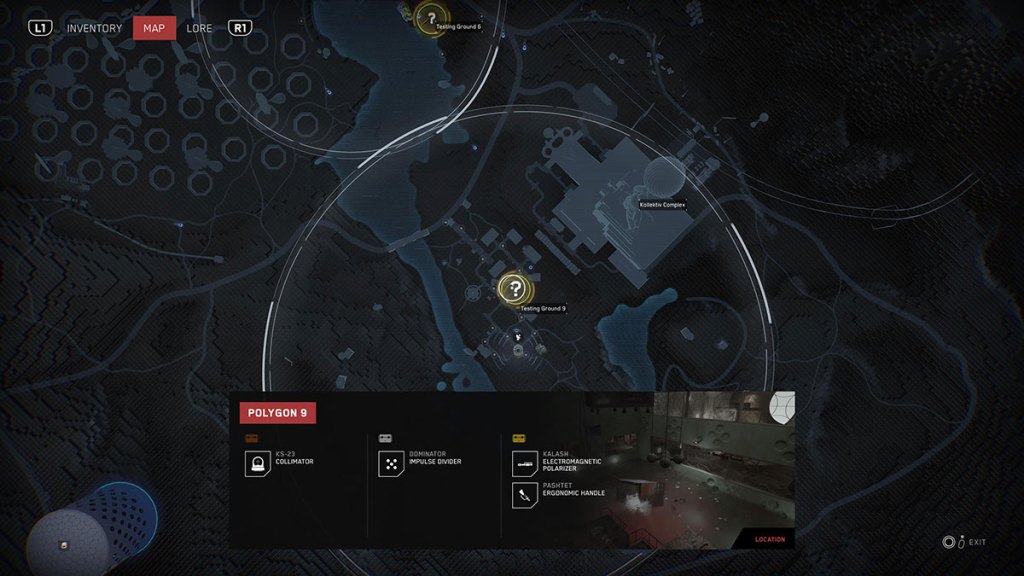Switch to the Inventory tab
1024x576 pixels.
click(94, 28)
